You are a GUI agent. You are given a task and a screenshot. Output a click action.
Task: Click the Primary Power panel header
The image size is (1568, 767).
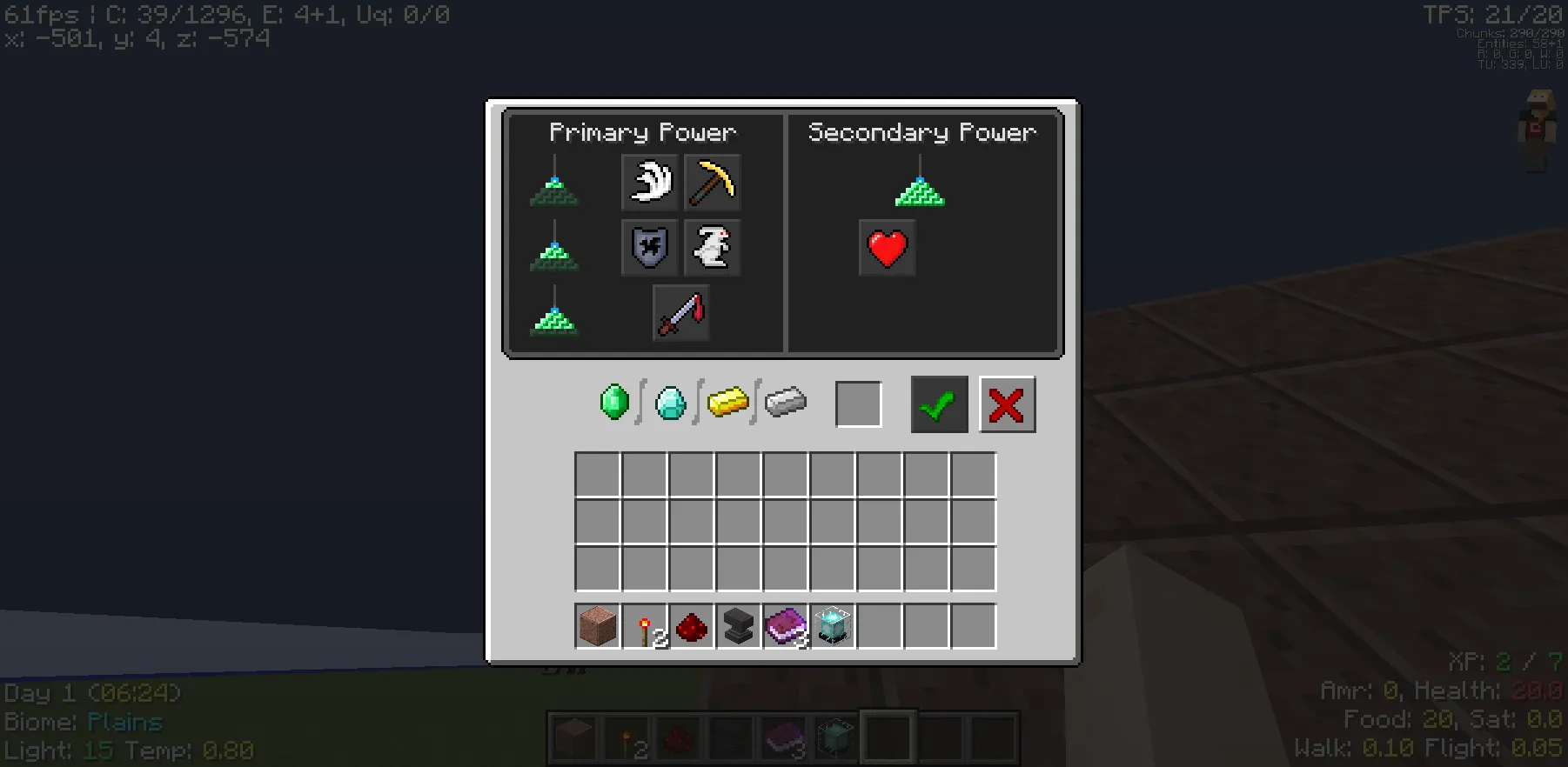point(643,132)
